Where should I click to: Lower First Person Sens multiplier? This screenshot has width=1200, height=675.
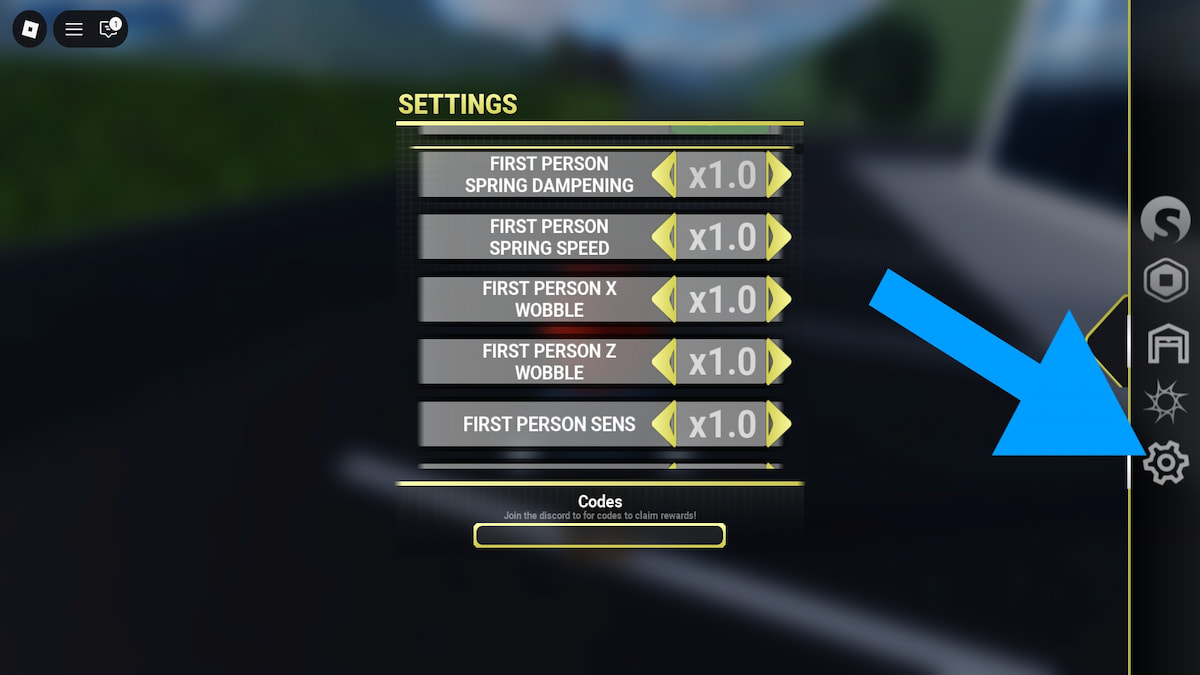(x=664, y=424)
